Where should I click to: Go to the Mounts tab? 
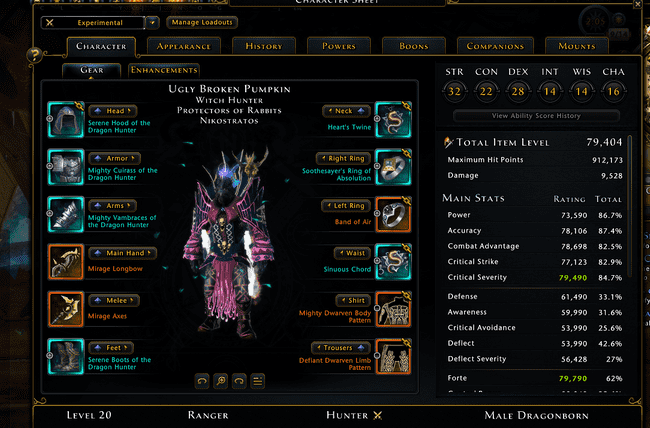(577, 46)
